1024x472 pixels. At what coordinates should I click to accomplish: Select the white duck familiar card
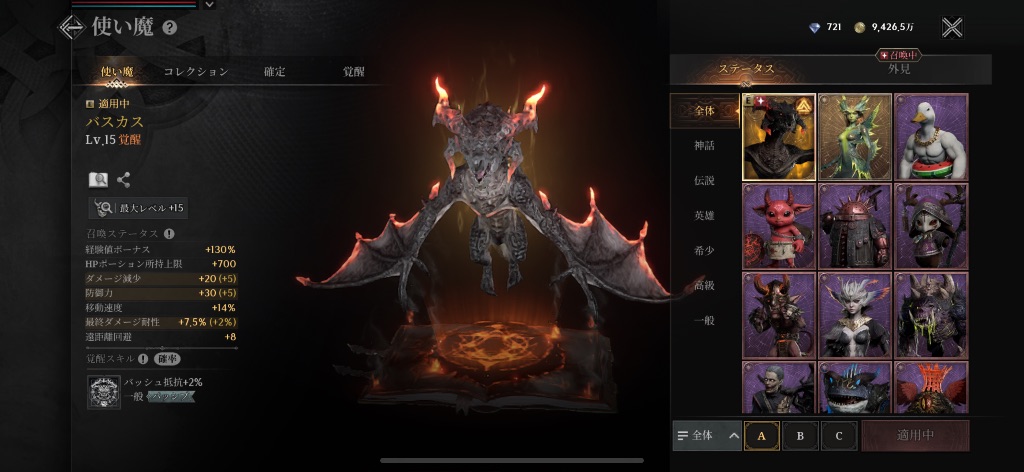point(931,137)
